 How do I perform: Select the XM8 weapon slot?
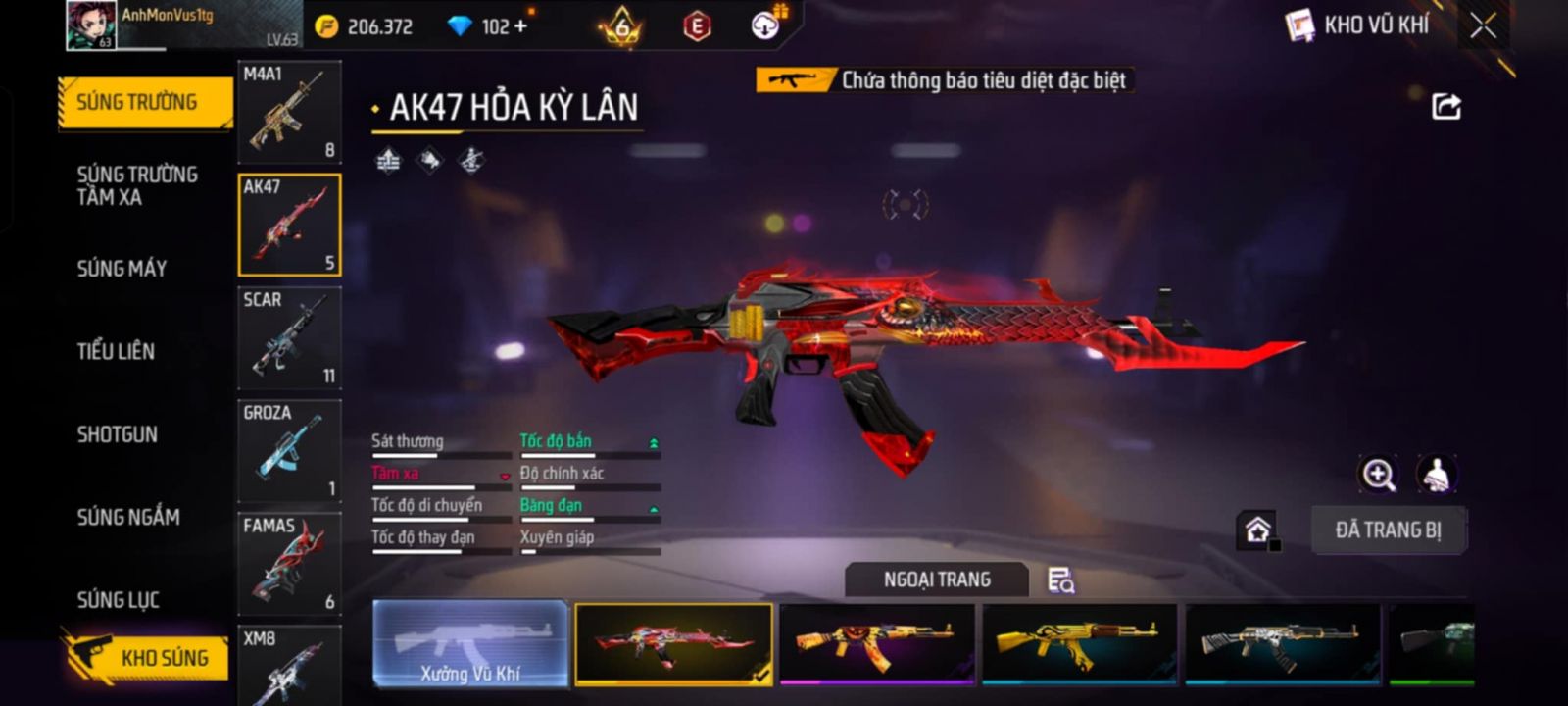pos(289,667)
